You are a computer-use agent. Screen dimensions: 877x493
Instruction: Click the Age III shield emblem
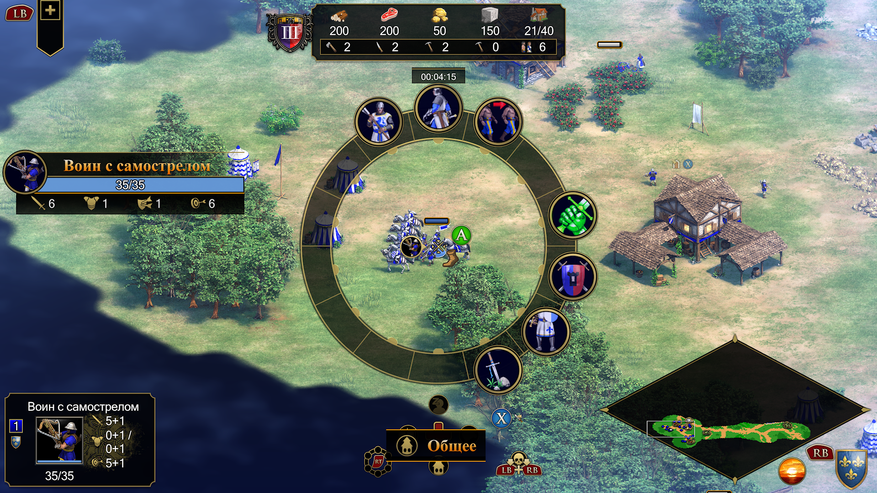pos(289,31)
